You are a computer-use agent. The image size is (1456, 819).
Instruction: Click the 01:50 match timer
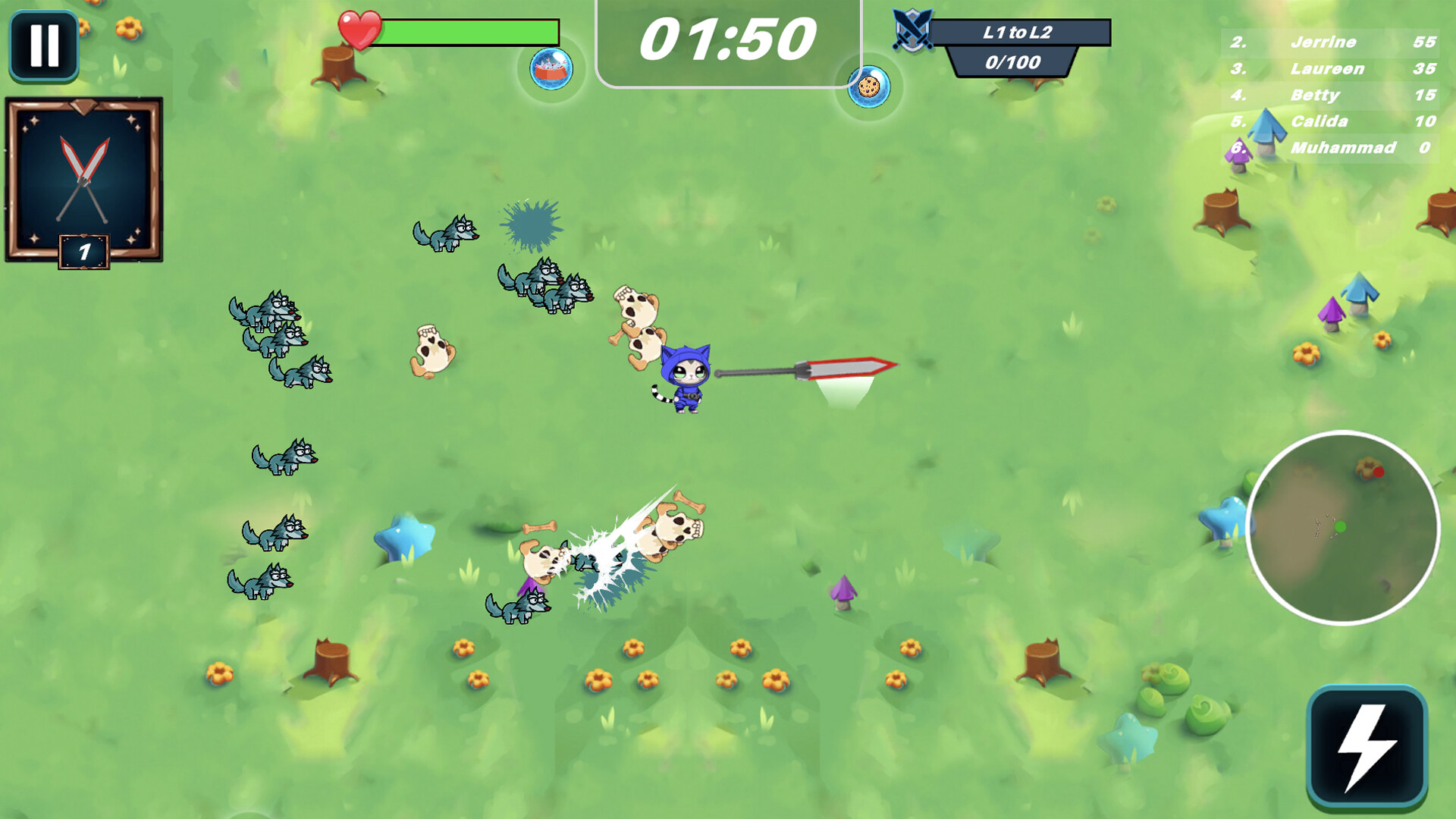click(729, 36)
